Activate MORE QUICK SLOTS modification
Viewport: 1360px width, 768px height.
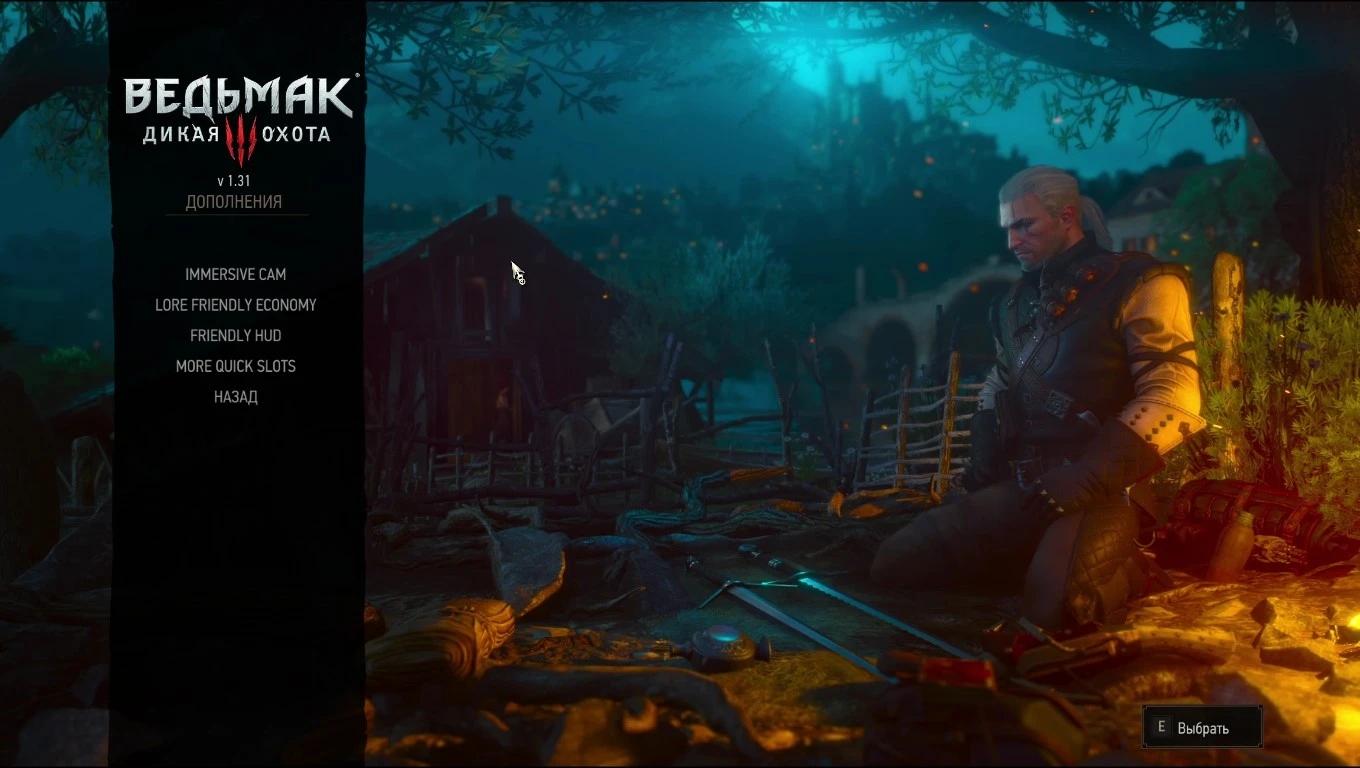click(x=235, y=366)
